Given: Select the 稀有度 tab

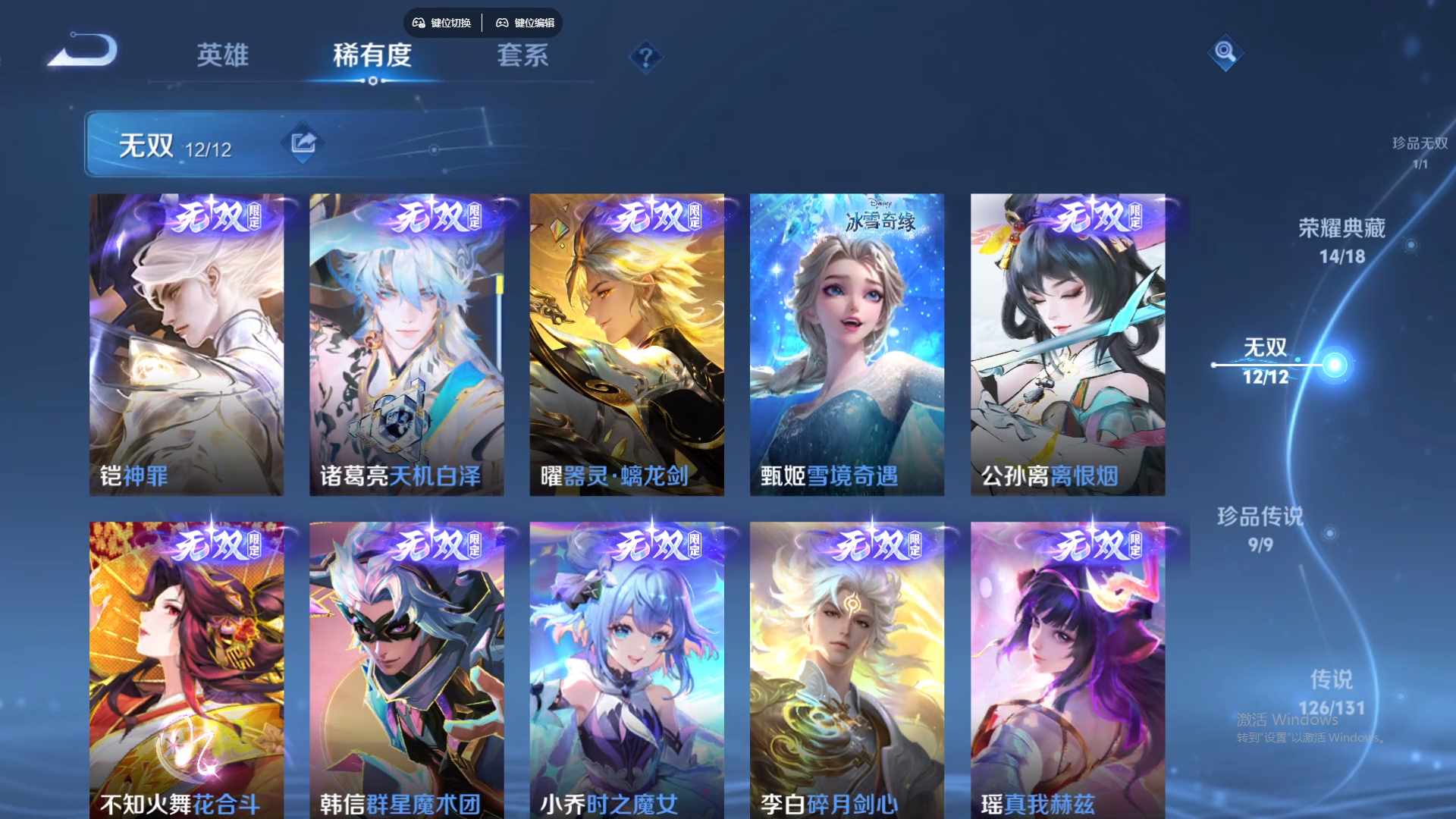Looking at the screenshot, I should point(372,55).
